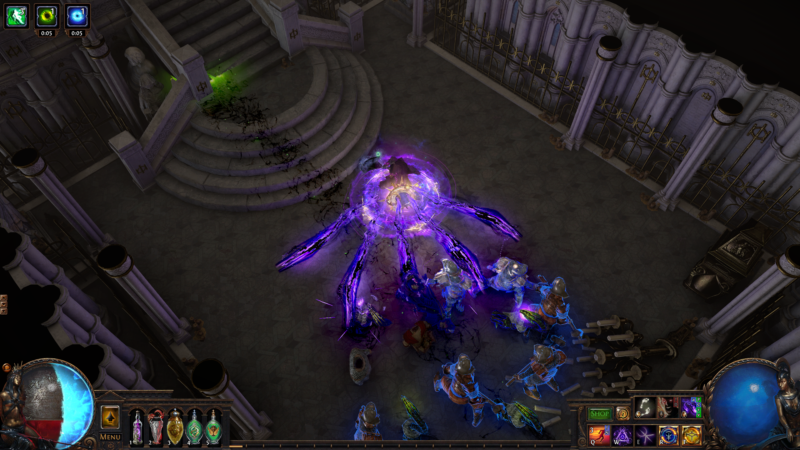Image resolution: width=800 pixels, height=450 pixels.
Task: Click the orange level-up arrow icon
Action: [x=110, y=416]
